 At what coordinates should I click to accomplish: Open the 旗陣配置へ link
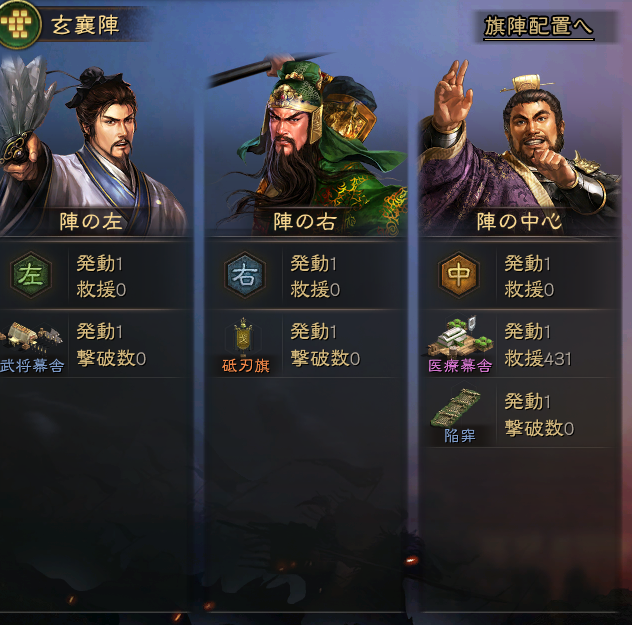538,27
